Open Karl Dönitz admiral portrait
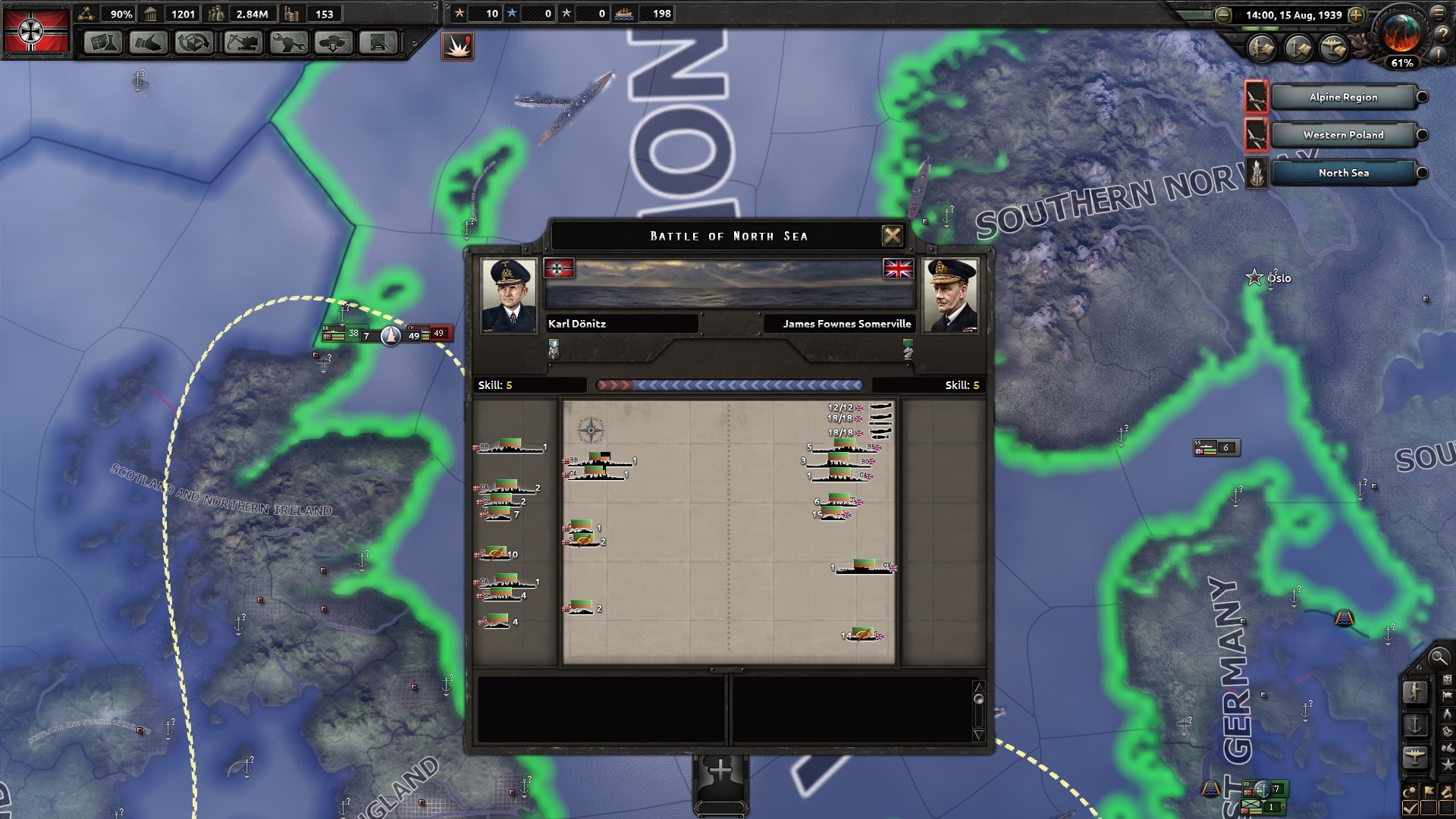This screenshot has height=819, width=1456. pyautogui.click(x=509, y=296)
